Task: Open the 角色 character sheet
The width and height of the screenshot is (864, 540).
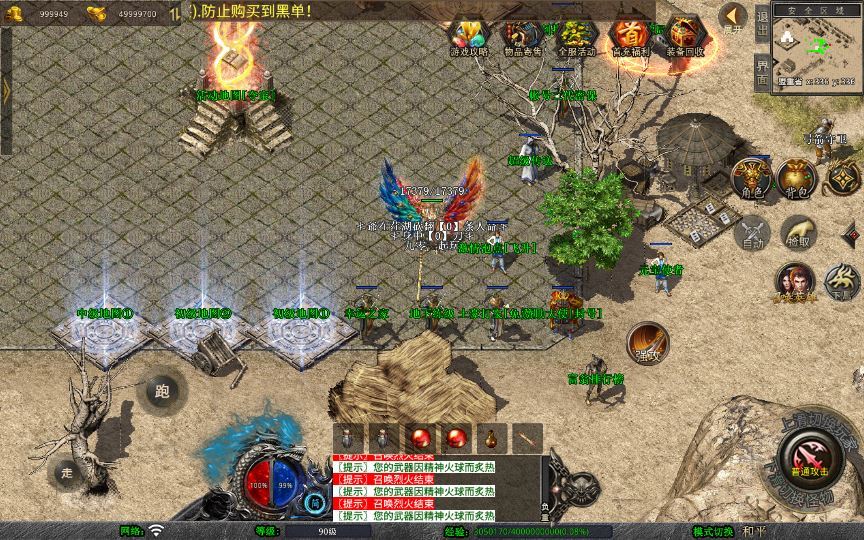Action: (751, 177)
